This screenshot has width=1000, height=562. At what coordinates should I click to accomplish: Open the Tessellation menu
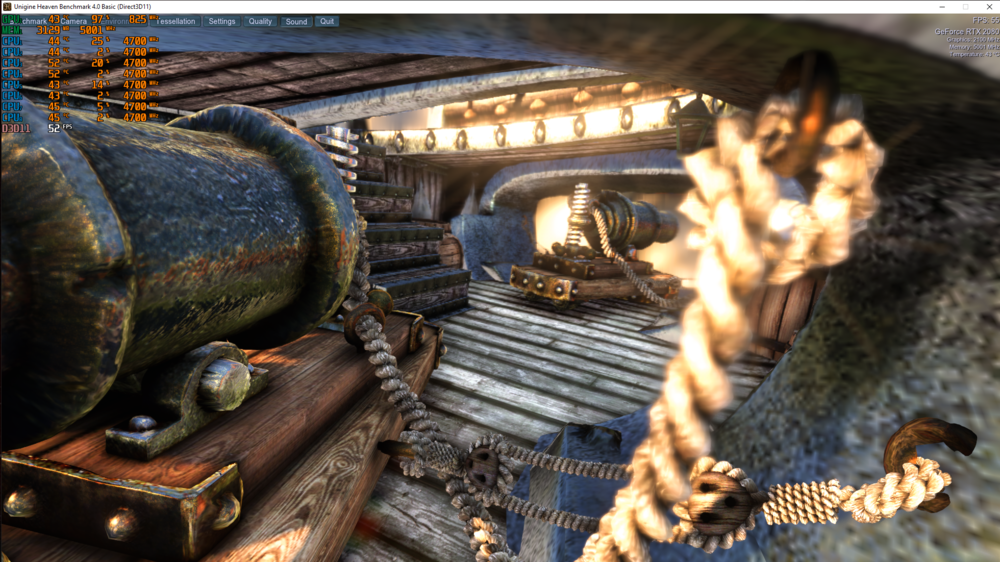[177, 21]
